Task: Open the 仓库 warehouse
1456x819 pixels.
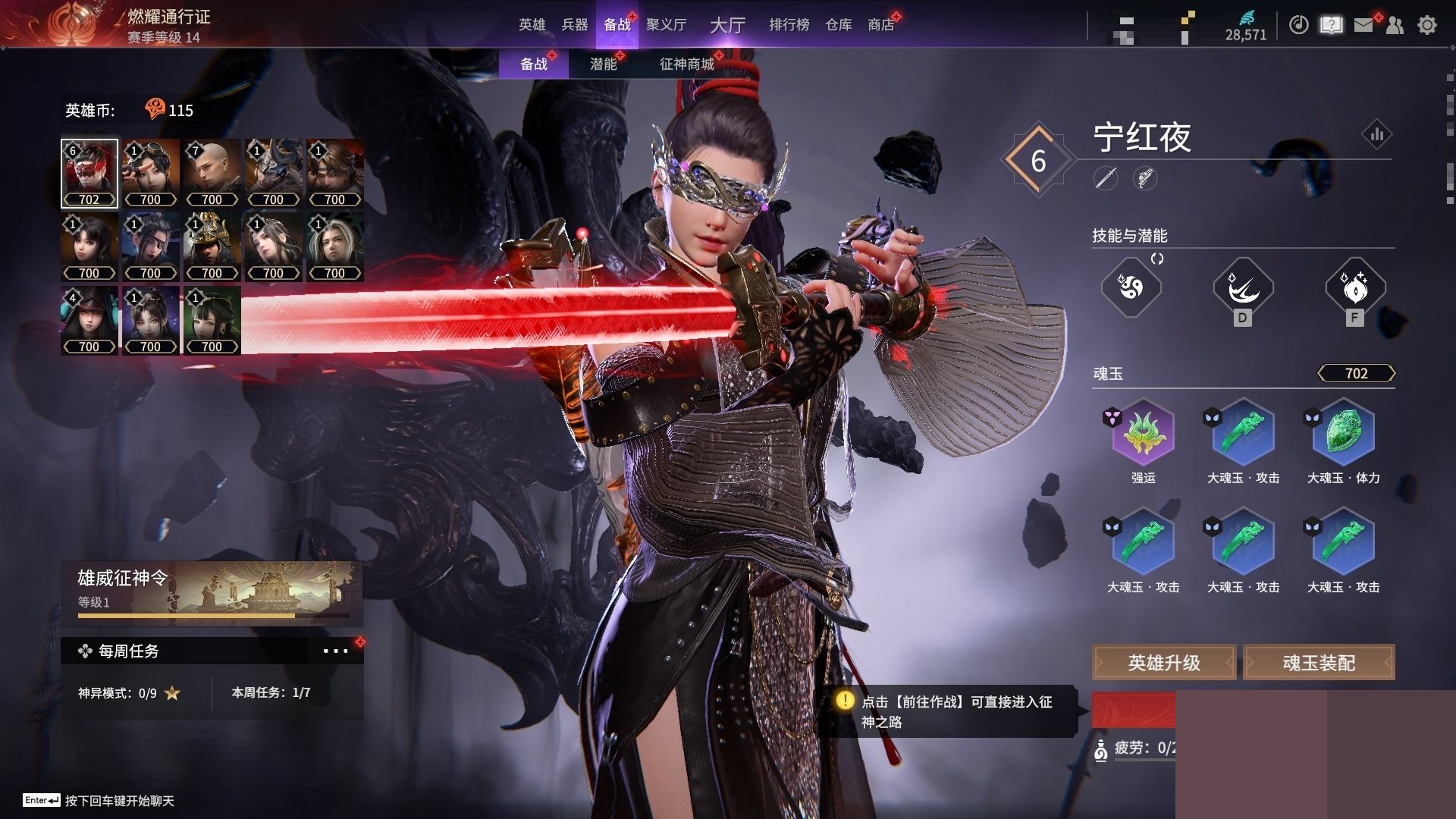Action: (838, 25)
